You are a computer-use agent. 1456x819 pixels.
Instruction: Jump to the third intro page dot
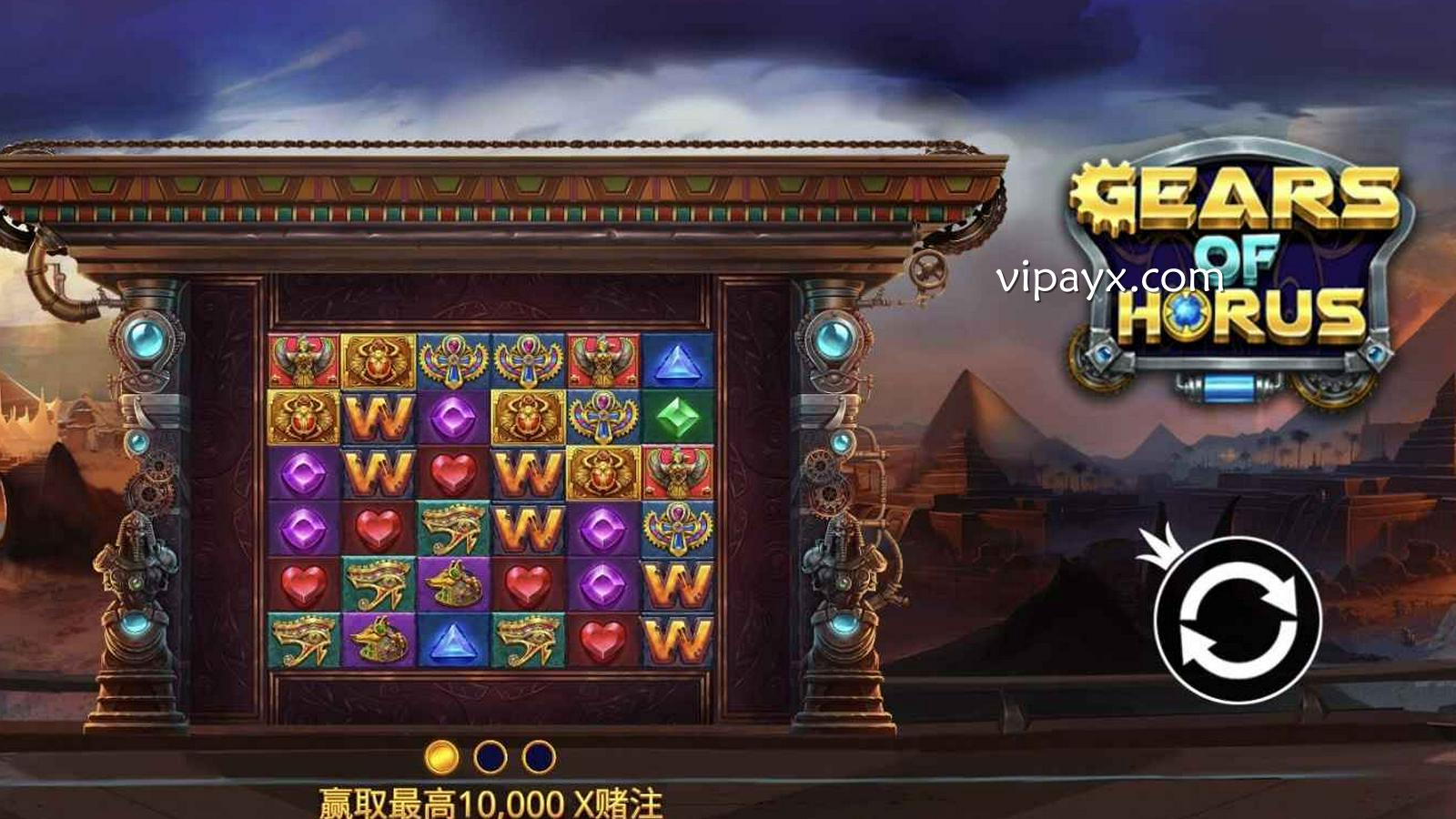(x=539, y=757)
